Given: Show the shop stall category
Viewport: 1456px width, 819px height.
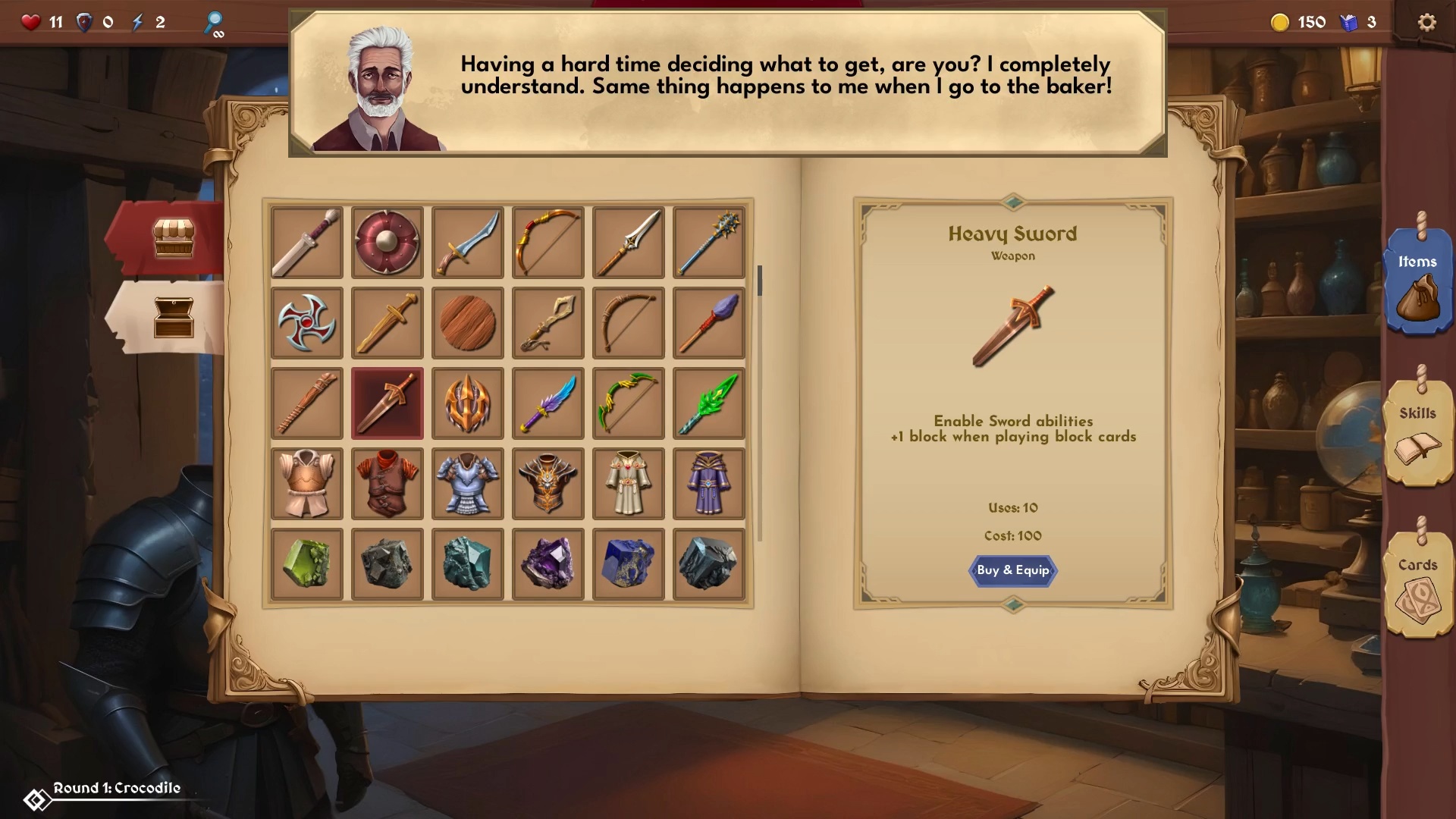Looking at the screenshot, I should 174,239.
